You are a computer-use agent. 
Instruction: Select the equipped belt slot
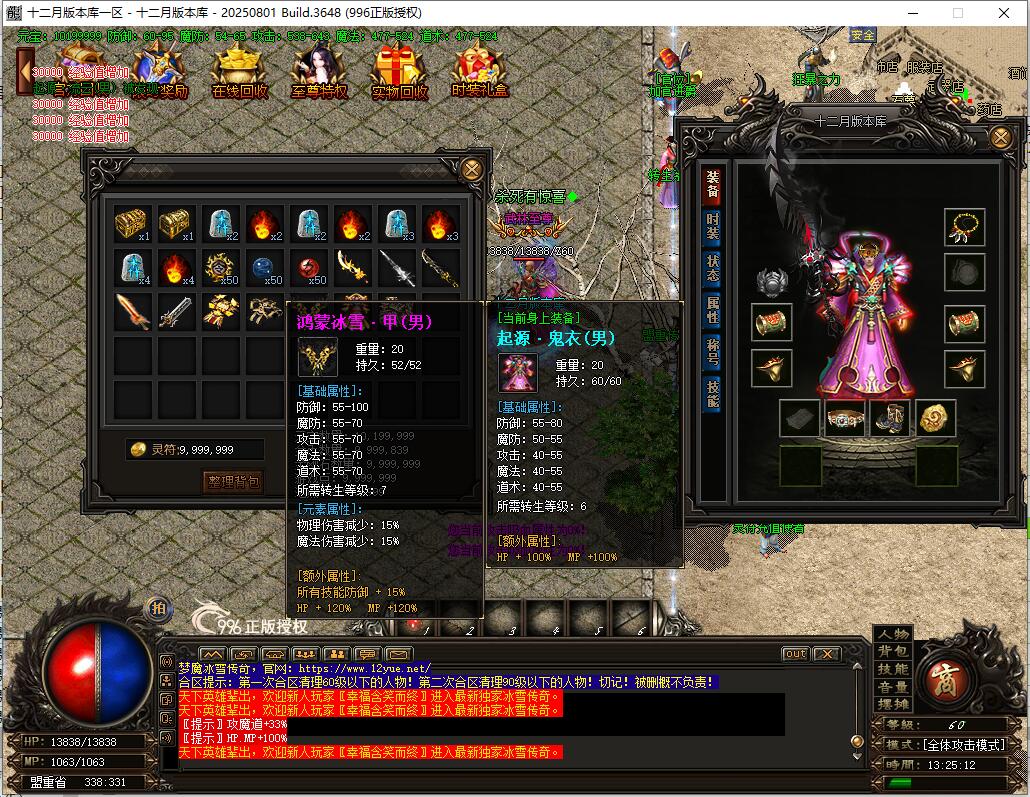[x=845, y=419]
